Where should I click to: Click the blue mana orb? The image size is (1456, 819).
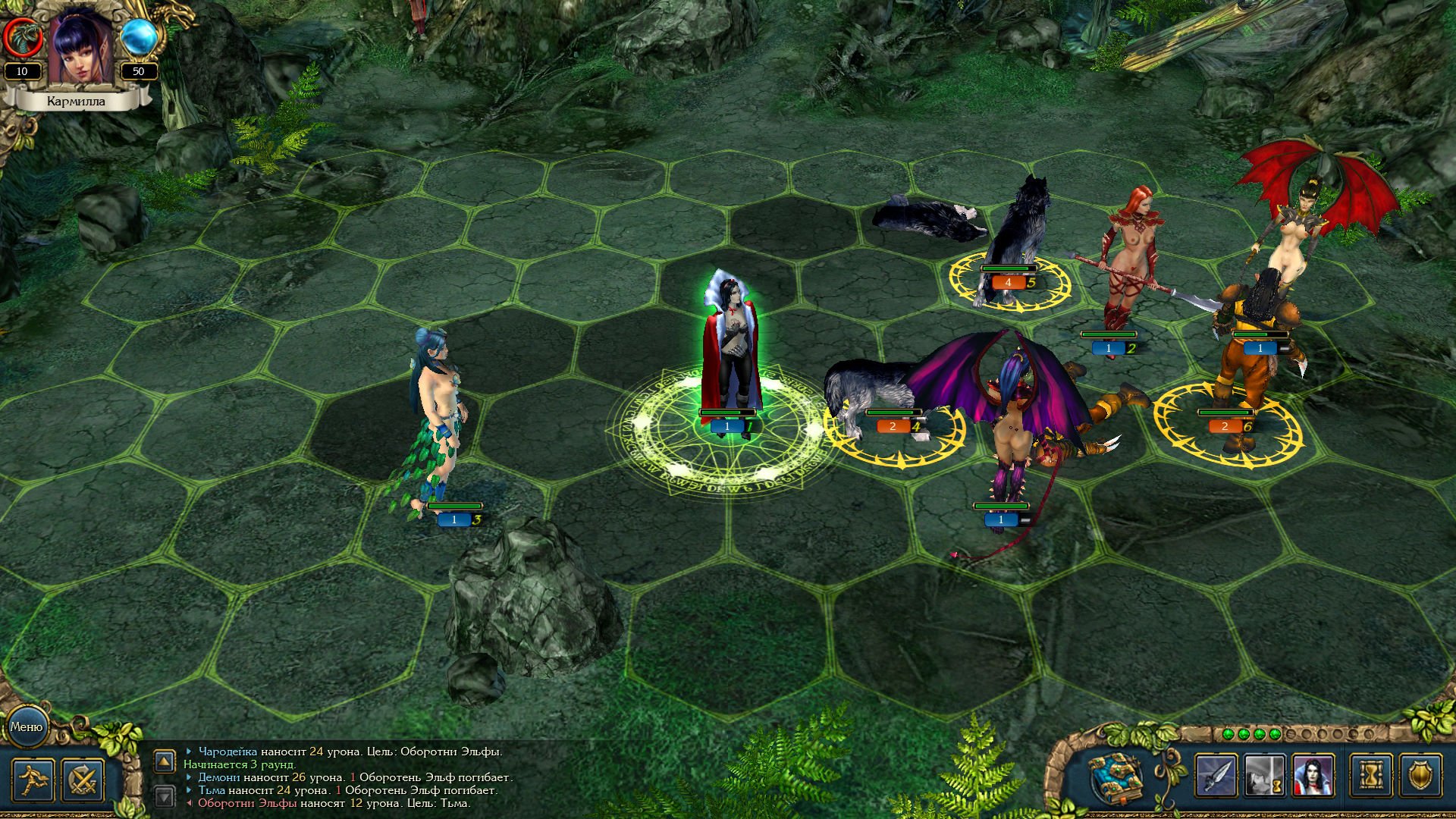139,36
